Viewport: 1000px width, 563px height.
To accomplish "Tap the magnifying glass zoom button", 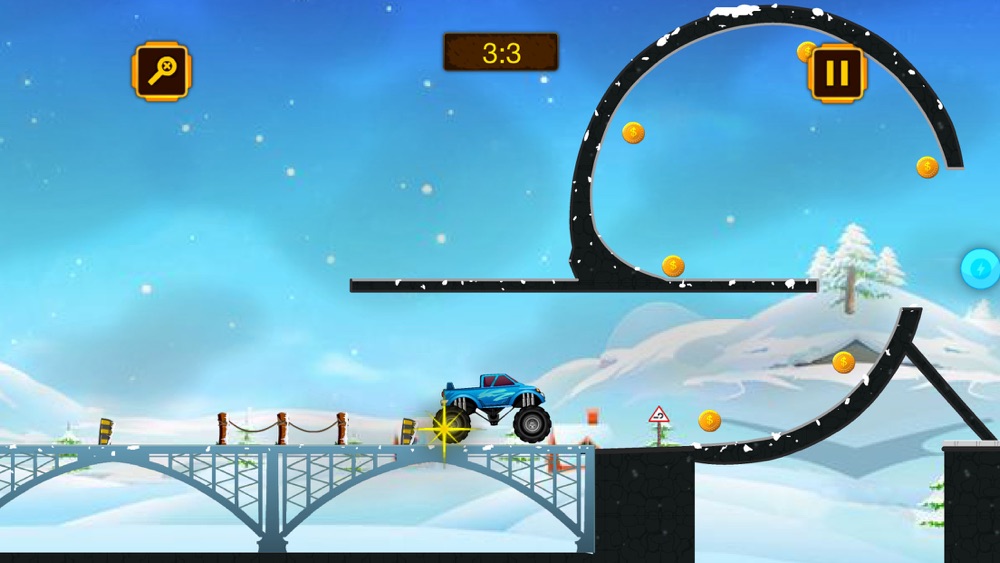I will point(161,71).
